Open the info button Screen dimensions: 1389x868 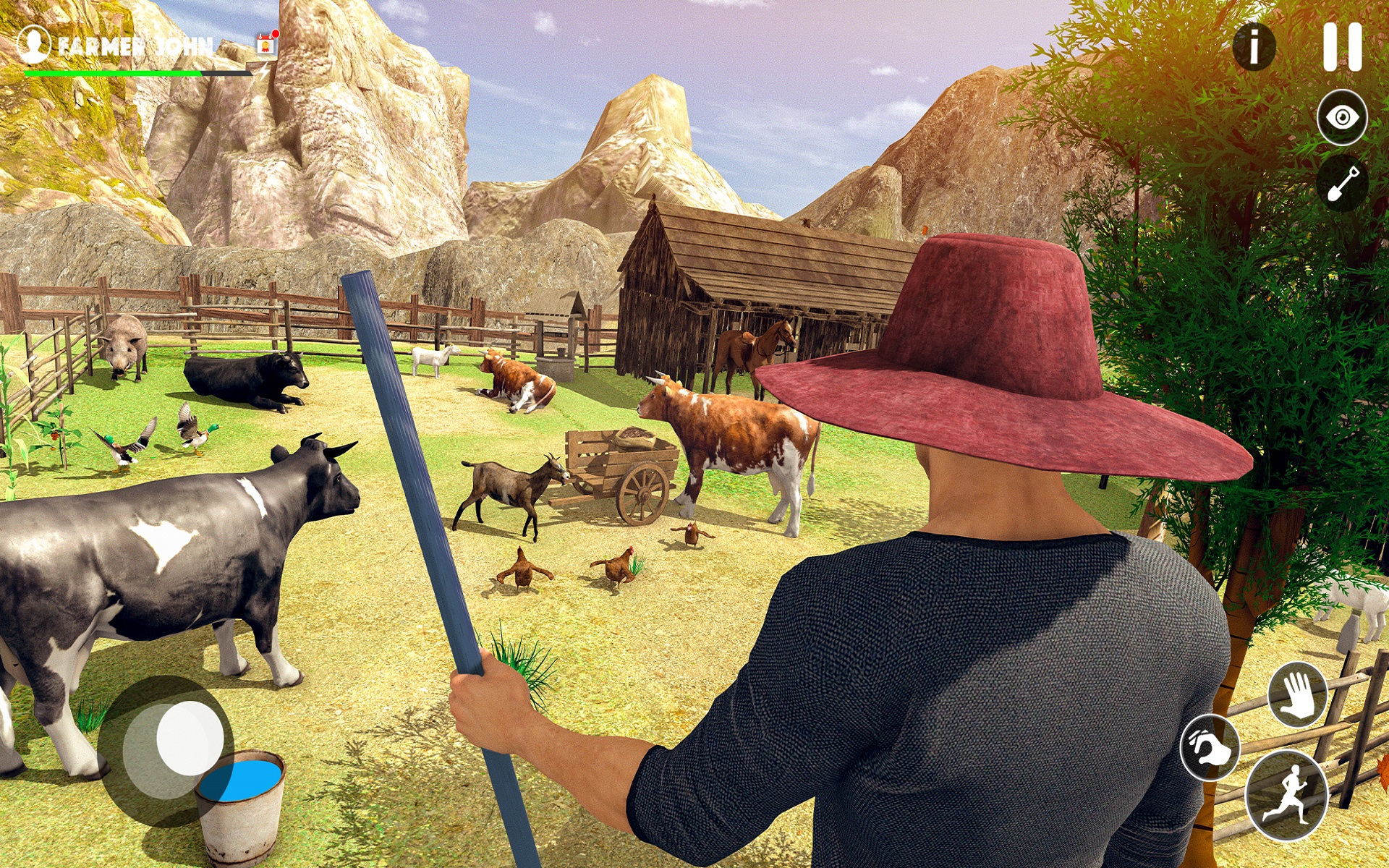pos(1254,45)
